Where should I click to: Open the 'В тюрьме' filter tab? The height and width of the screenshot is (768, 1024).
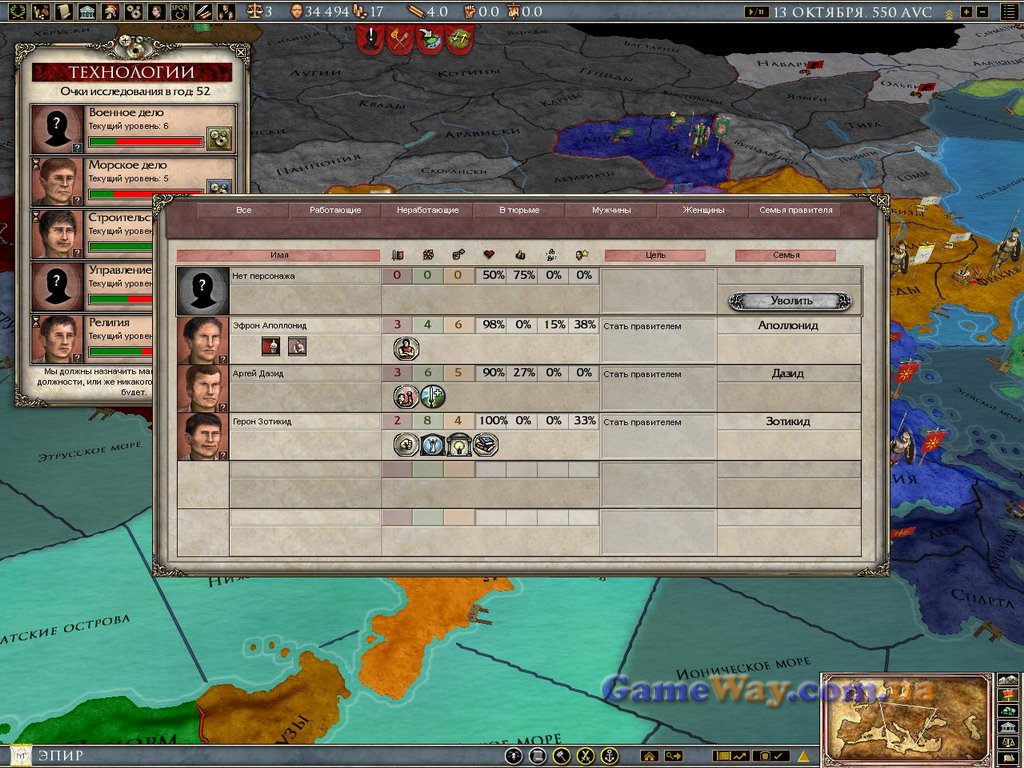coord(519,211)
